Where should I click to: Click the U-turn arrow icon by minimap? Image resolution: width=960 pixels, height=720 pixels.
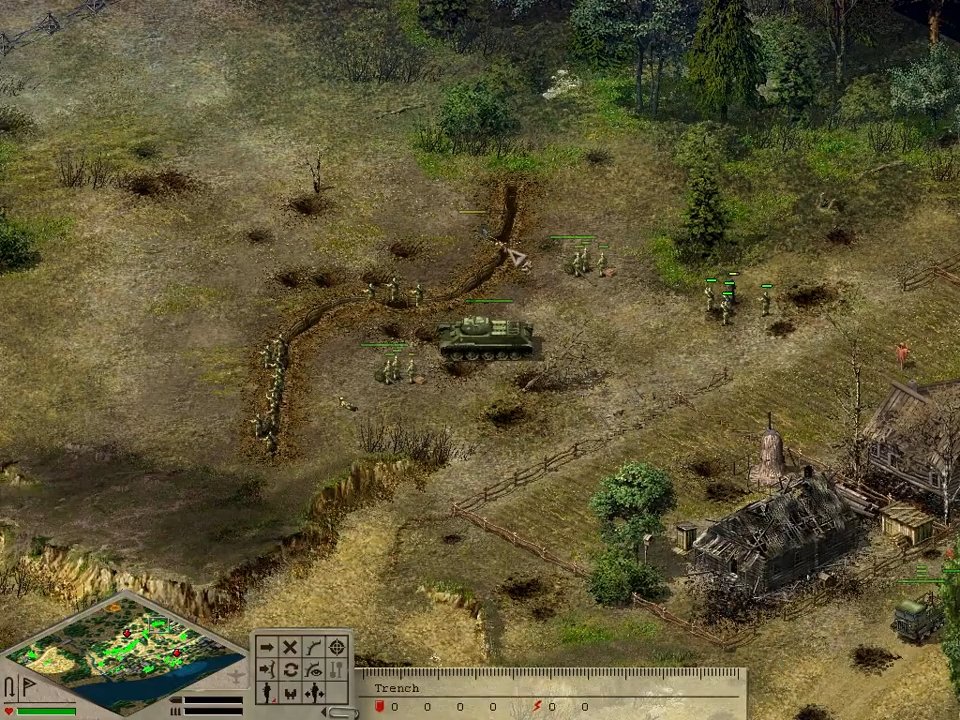coord(10,687)
